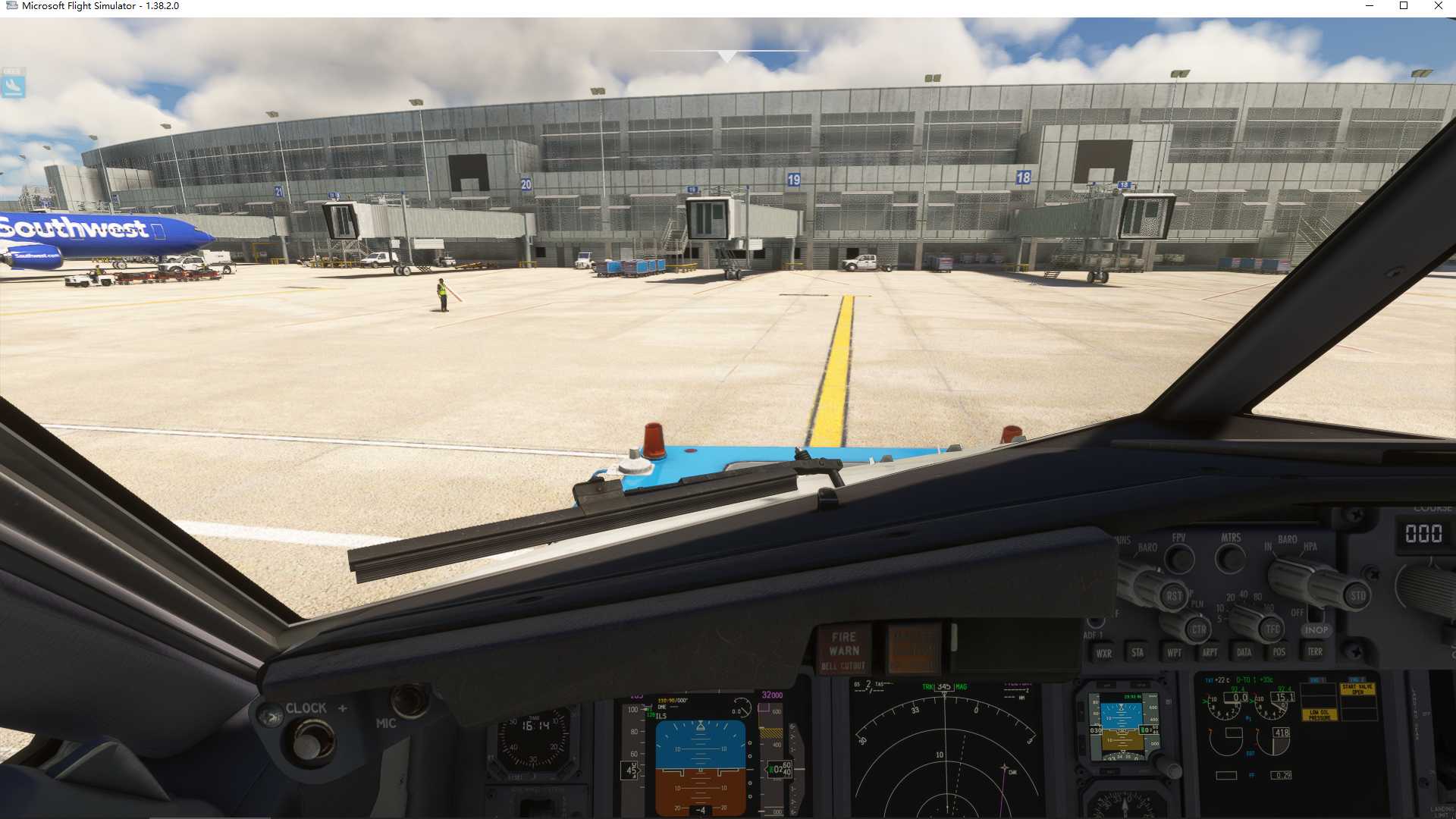The image size is (1456, 819).
Task: Click the blue aircraft icon overlay
Action: tap(13, 85)
